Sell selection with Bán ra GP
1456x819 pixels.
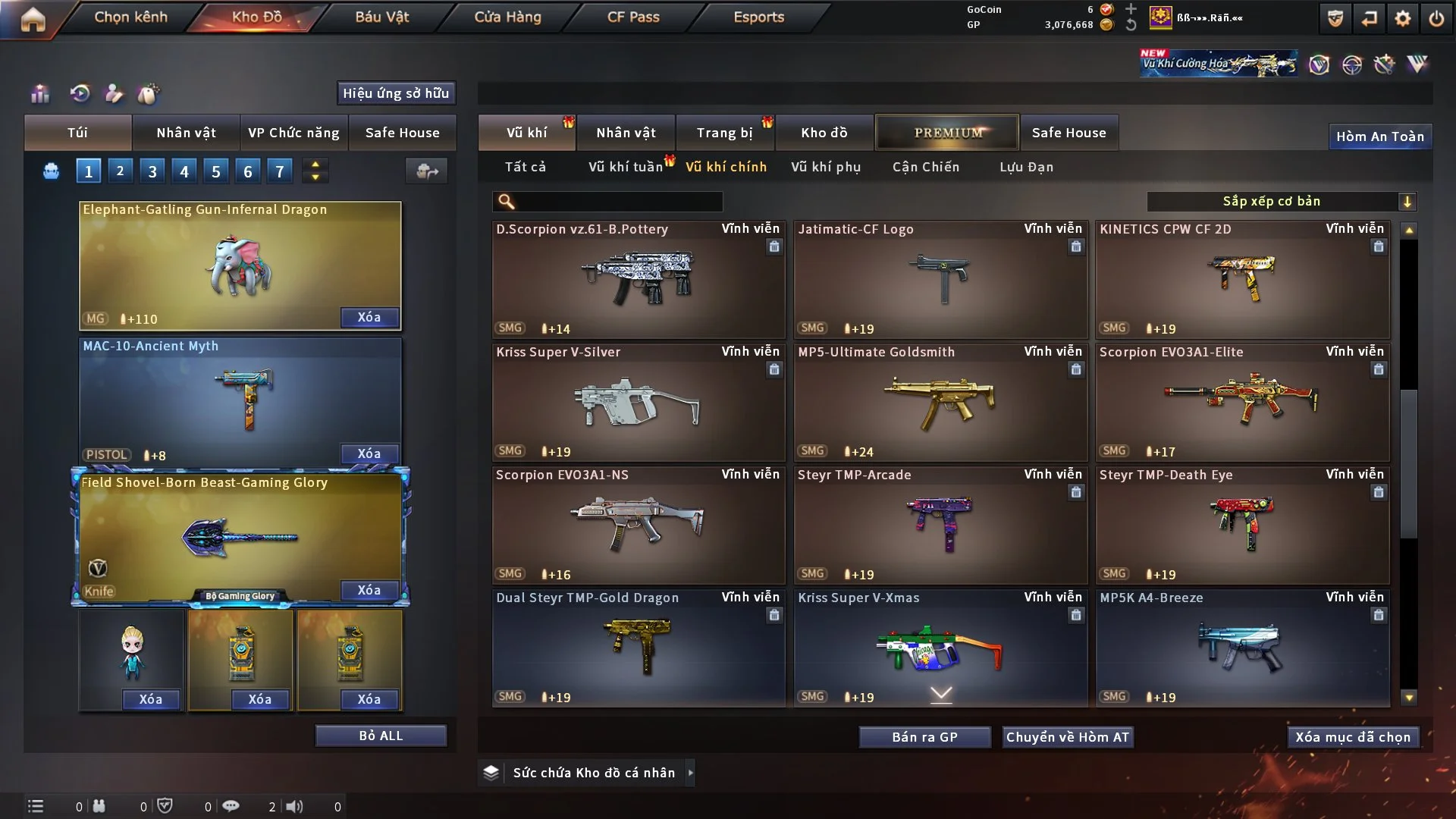coord(924,737)
